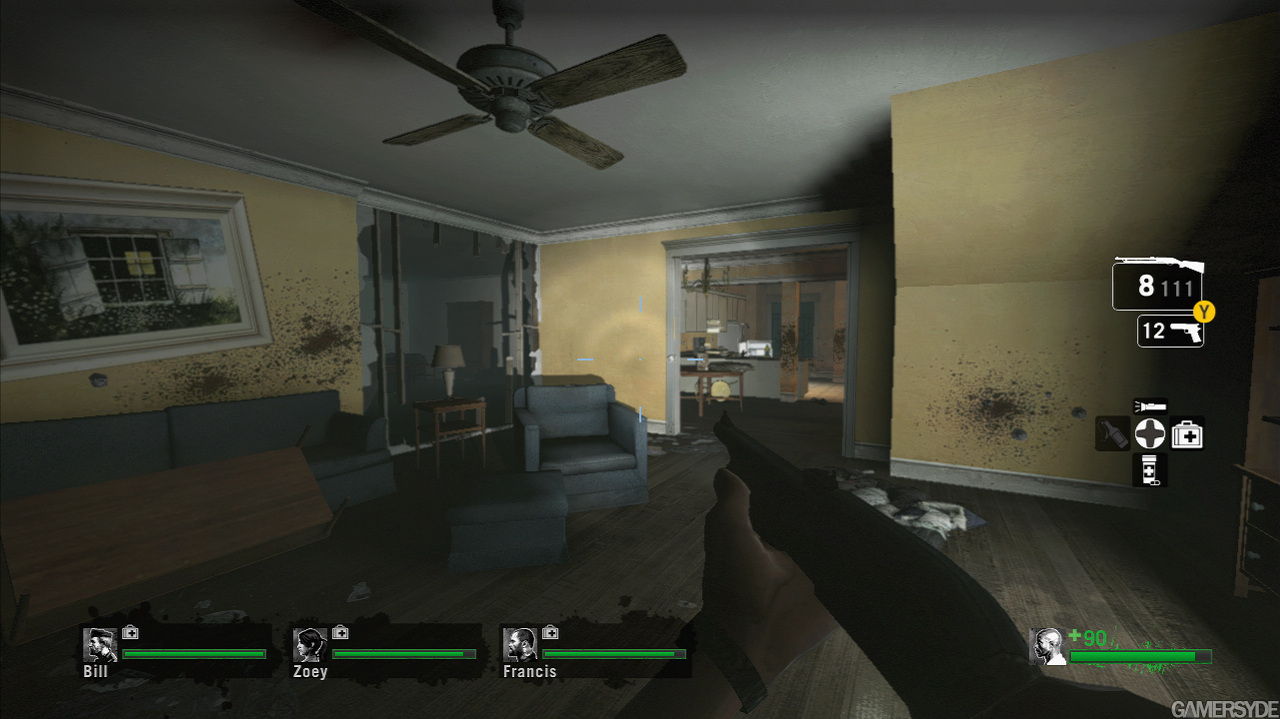The height and width of the screenshot is (719, 1280).
Task: Select the pain pills item
Action: (x=1149, y=469)
